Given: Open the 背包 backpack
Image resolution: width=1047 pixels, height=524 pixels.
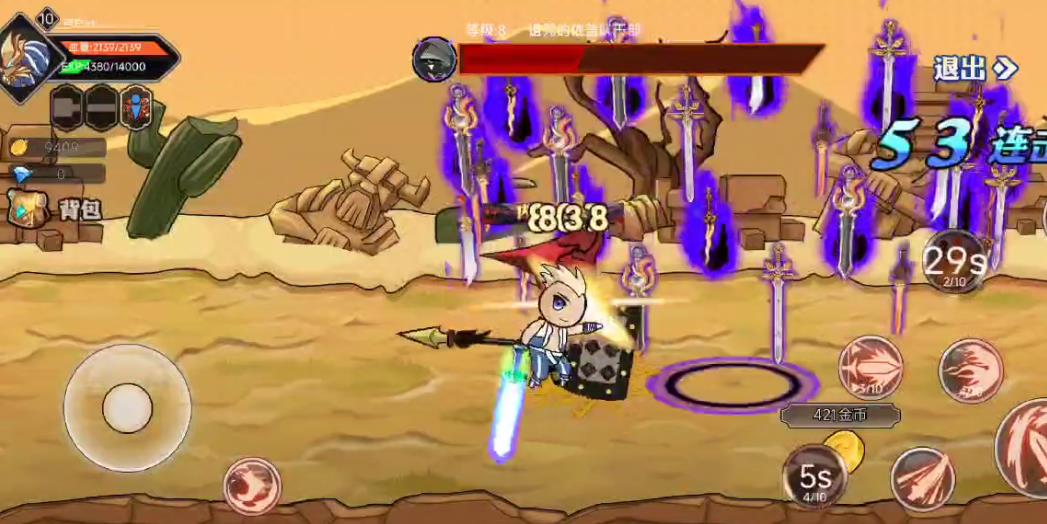Looking at the screenshot, I should (x=57, y=211).
